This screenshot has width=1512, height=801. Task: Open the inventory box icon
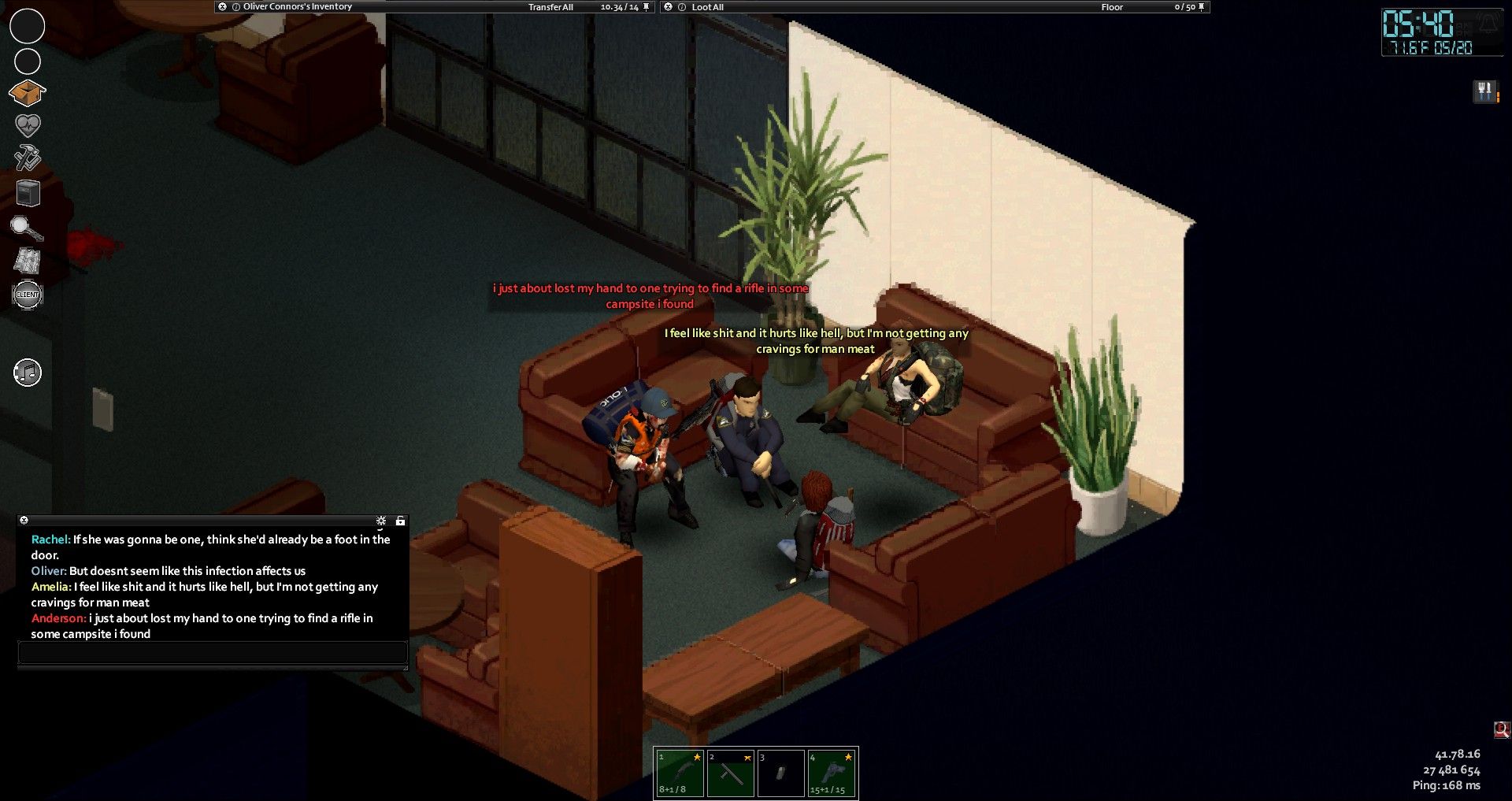[x=27, y=93]
